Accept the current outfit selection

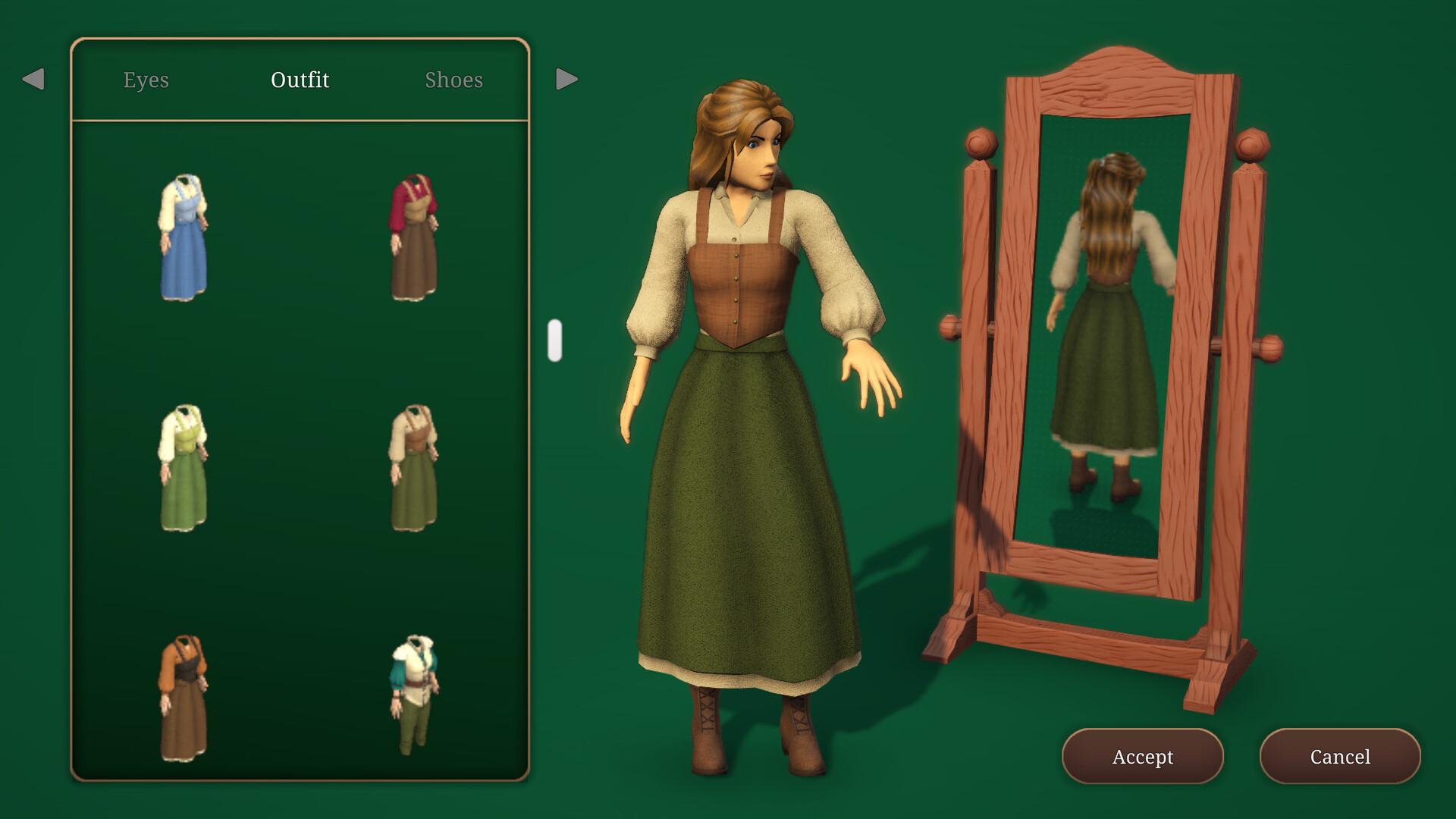point(1142,756)
